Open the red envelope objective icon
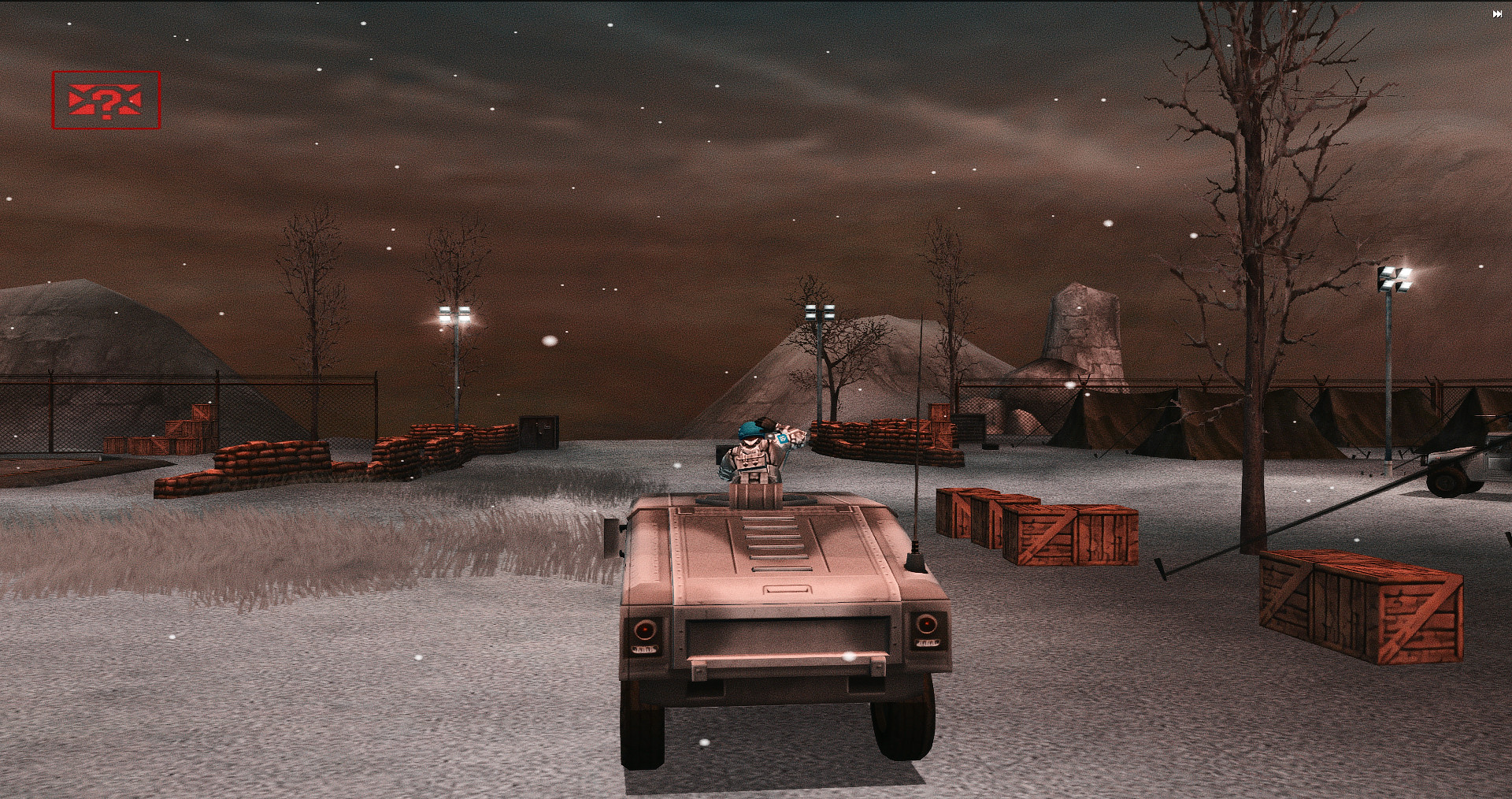1512x799 pixels. (x=106, y=100)
